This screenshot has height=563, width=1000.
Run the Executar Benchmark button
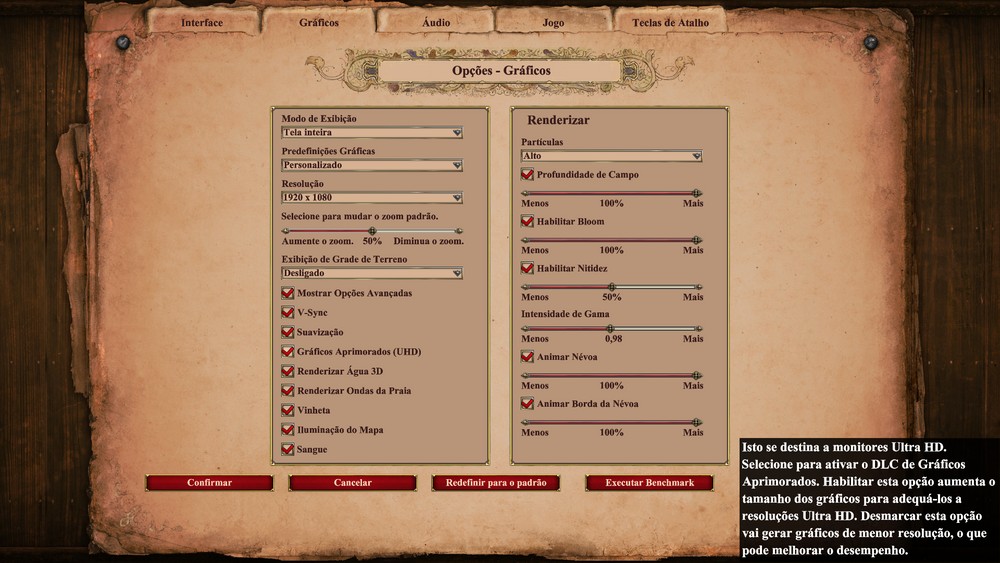point(649,483)
